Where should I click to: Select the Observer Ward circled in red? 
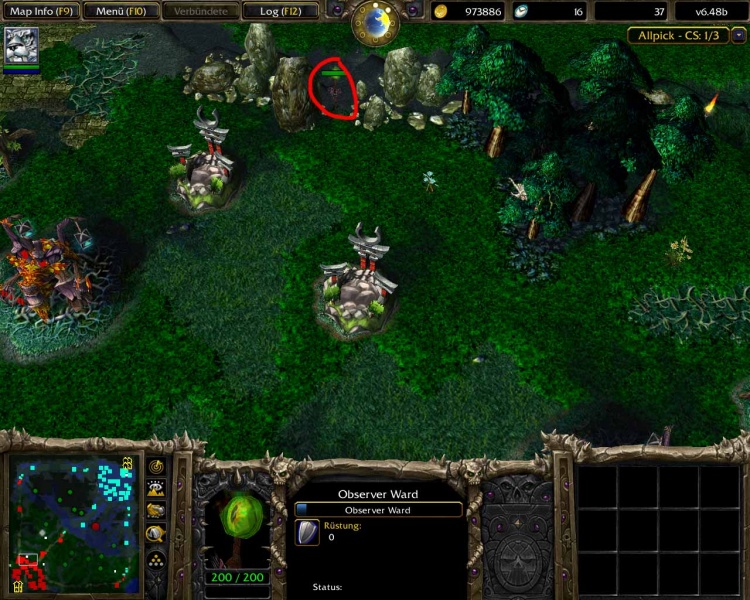pyautogui.click(x=334, y=91)
